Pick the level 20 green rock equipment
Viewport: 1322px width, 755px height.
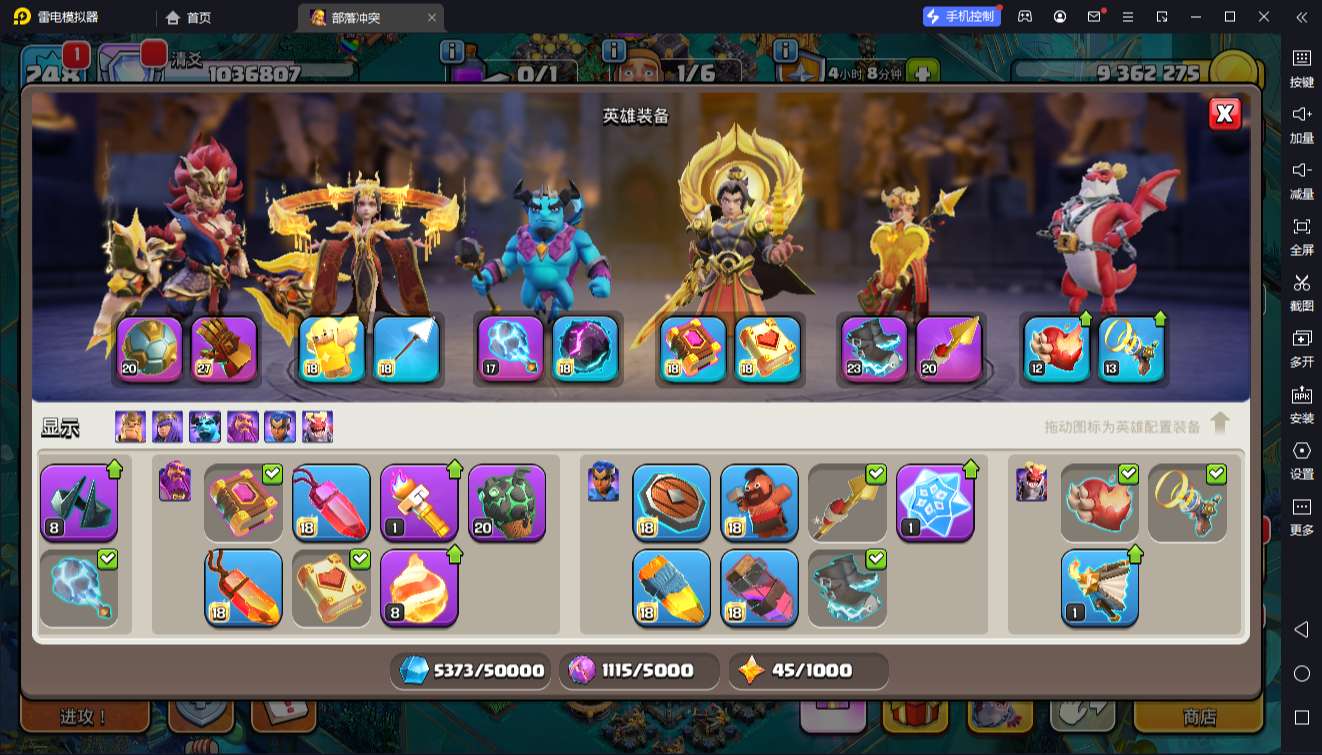coord(507,503)
